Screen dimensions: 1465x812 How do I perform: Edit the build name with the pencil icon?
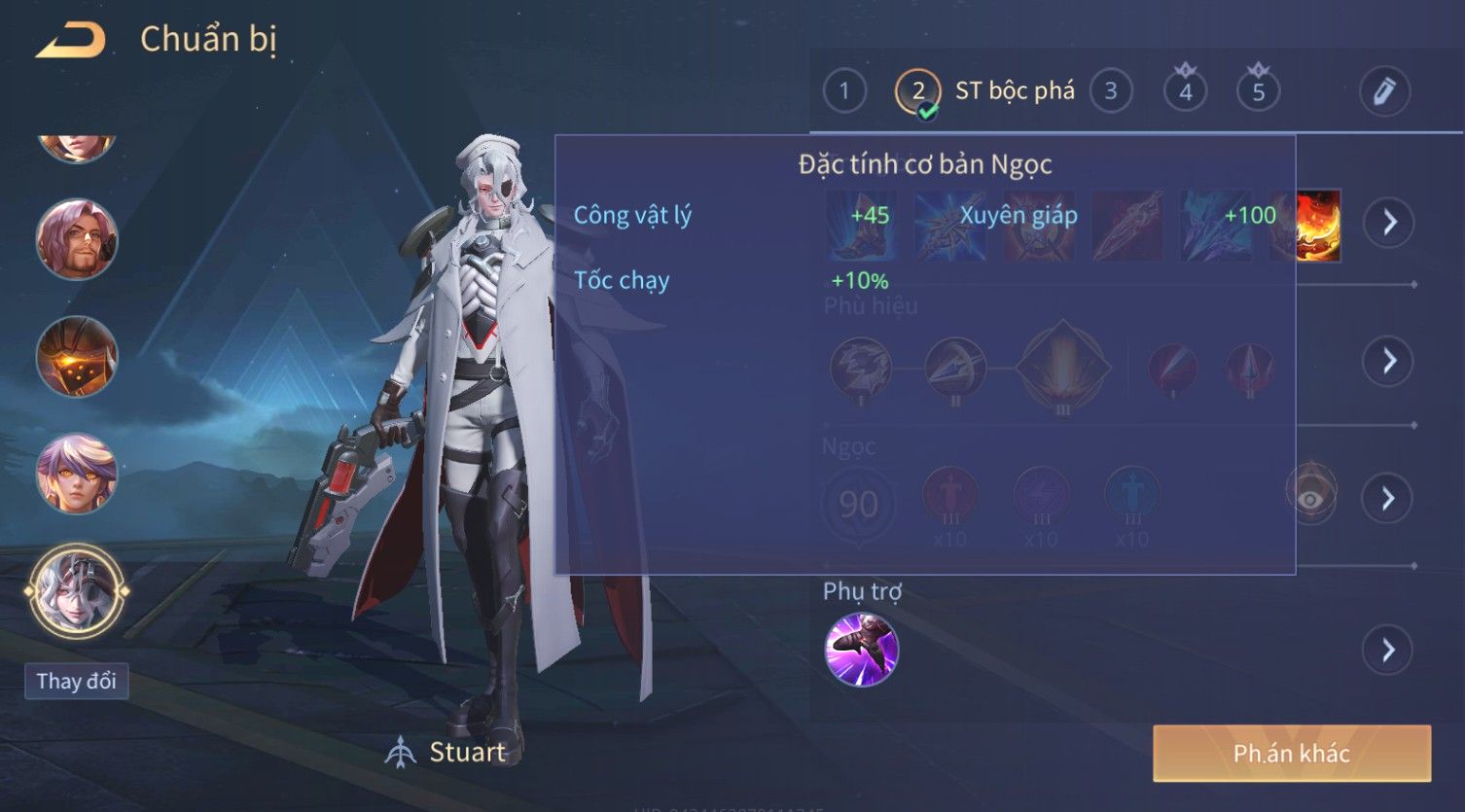(x=1384, y=91)
